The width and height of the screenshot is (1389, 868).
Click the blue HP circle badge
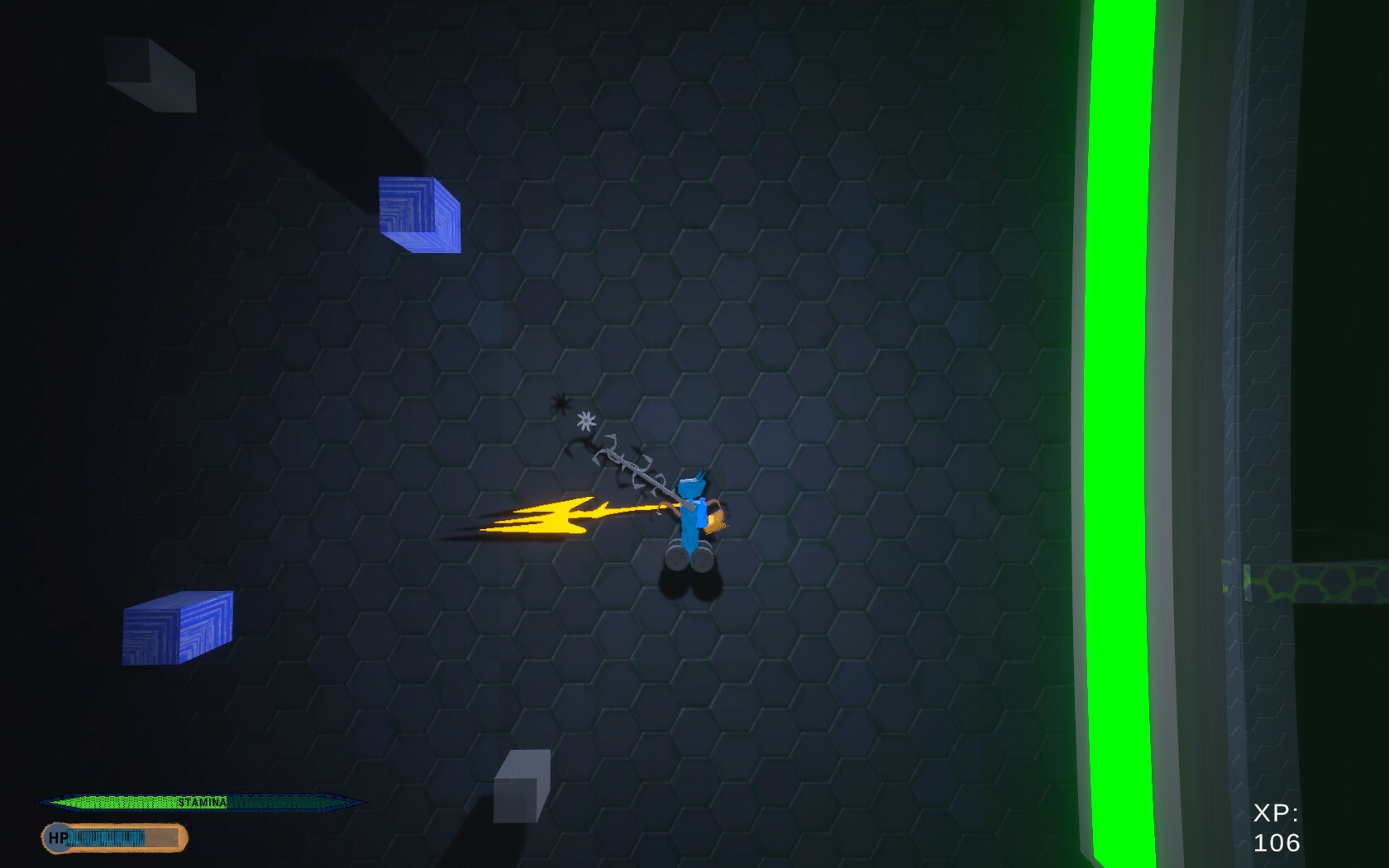click(x=56, y=837)
